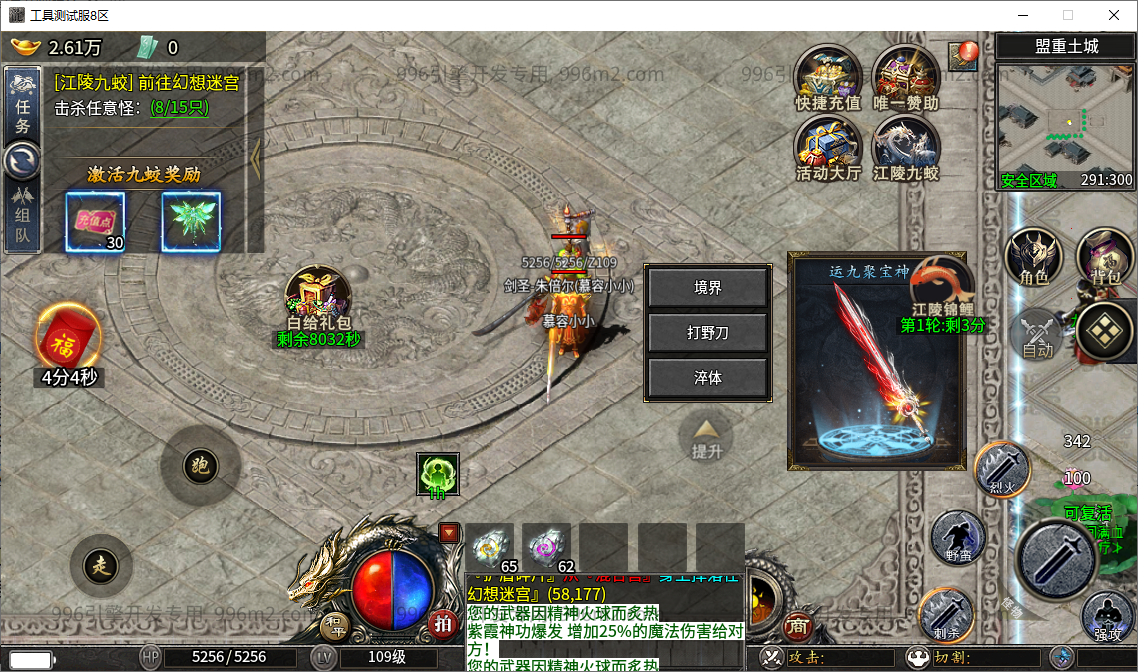Choose the 淬体 option

(x=708, y=379)
